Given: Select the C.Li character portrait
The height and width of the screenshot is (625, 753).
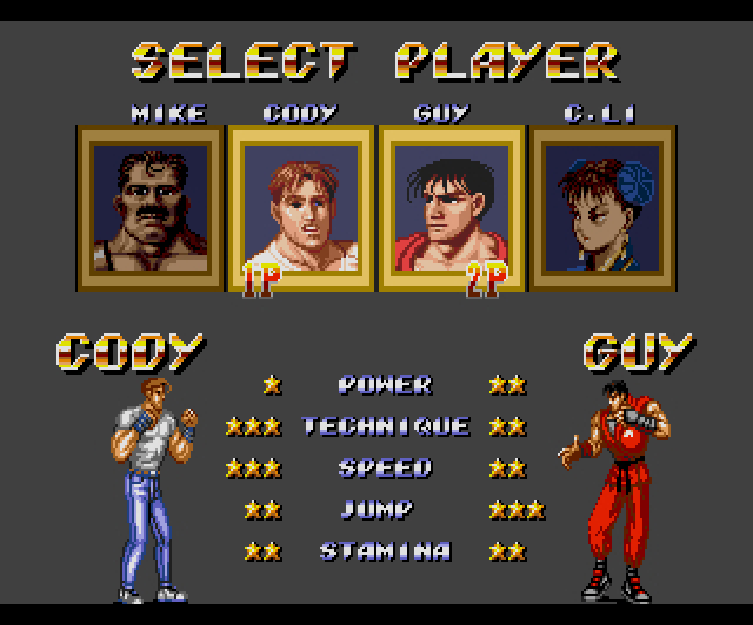Looking at the screenshot, I should coord(602,208).
